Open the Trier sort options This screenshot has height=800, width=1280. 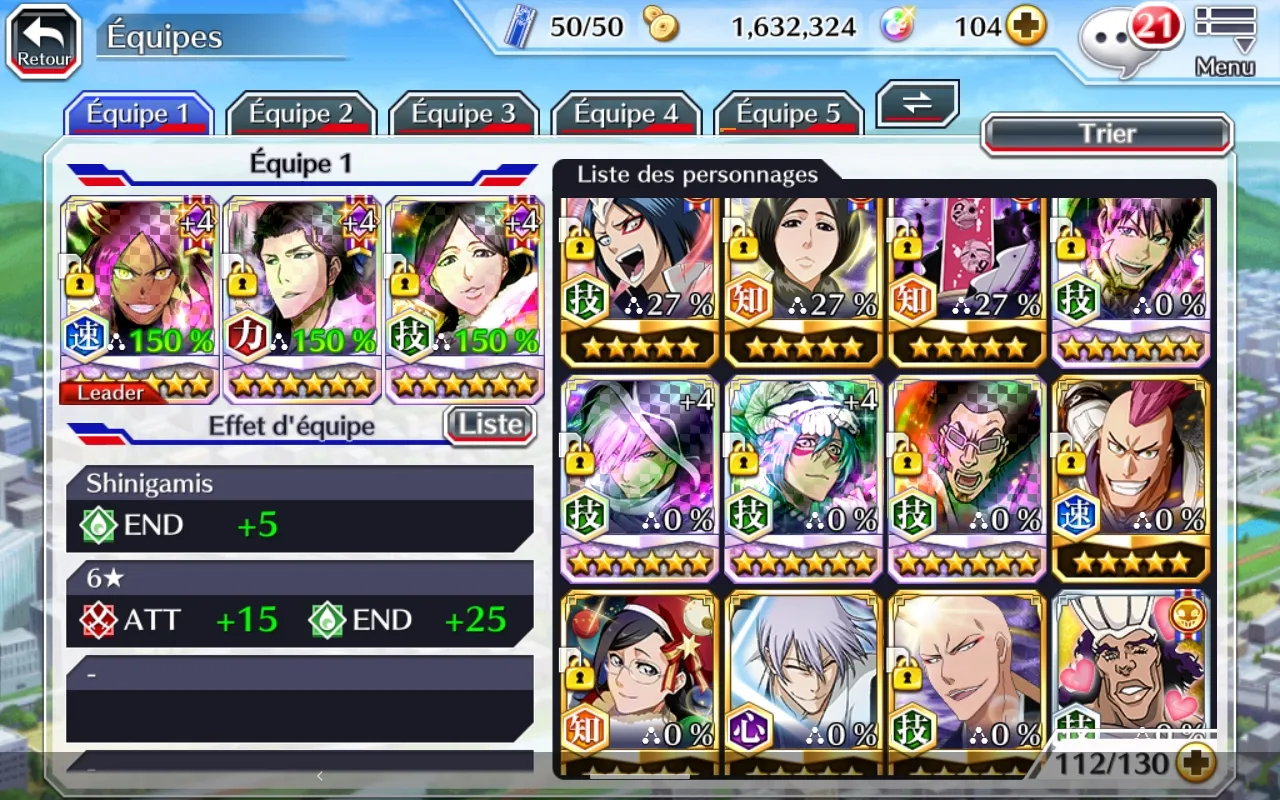tap(1107, 134)
